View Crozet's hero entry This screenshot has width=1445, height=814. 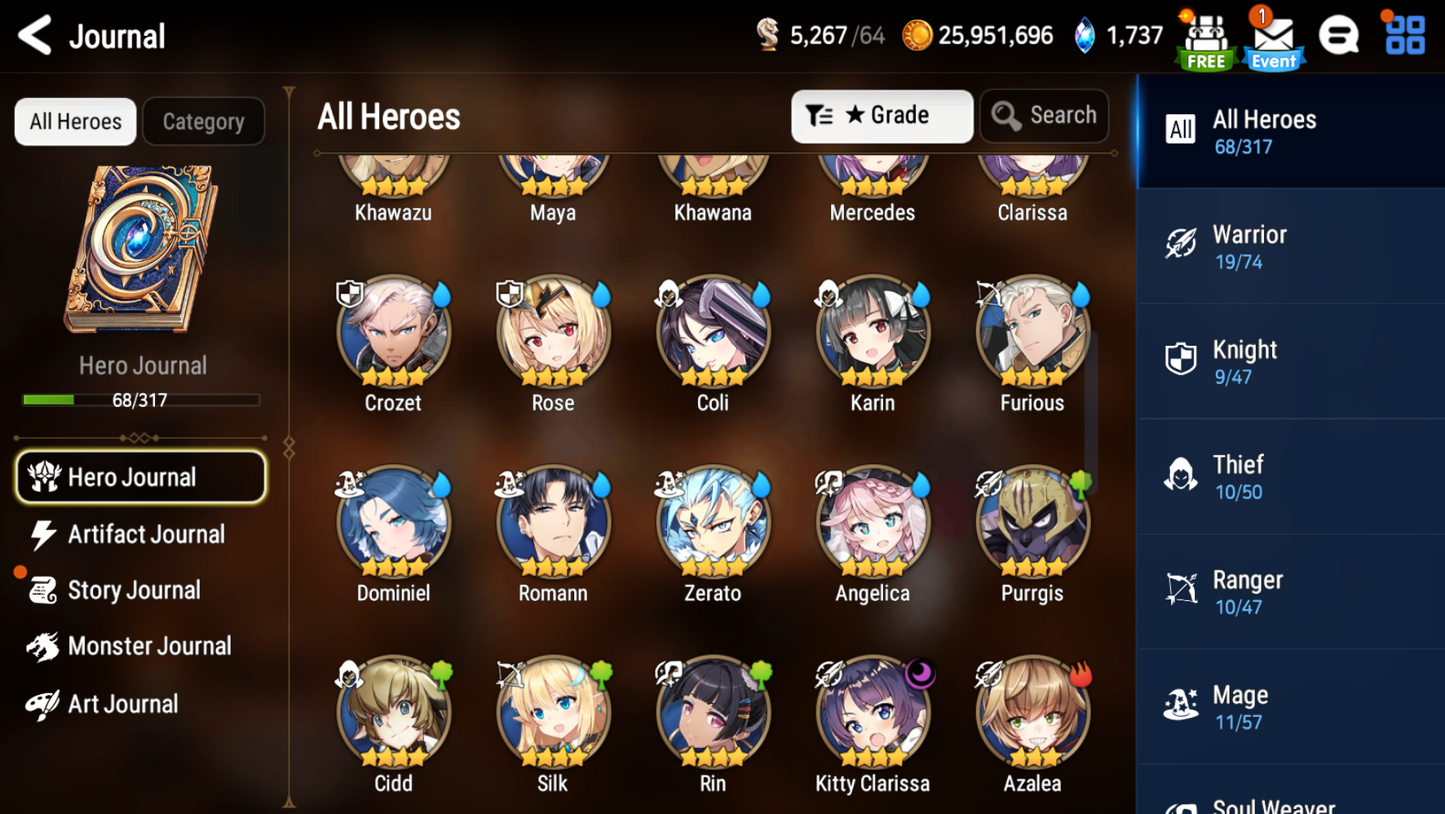(393, 334)
